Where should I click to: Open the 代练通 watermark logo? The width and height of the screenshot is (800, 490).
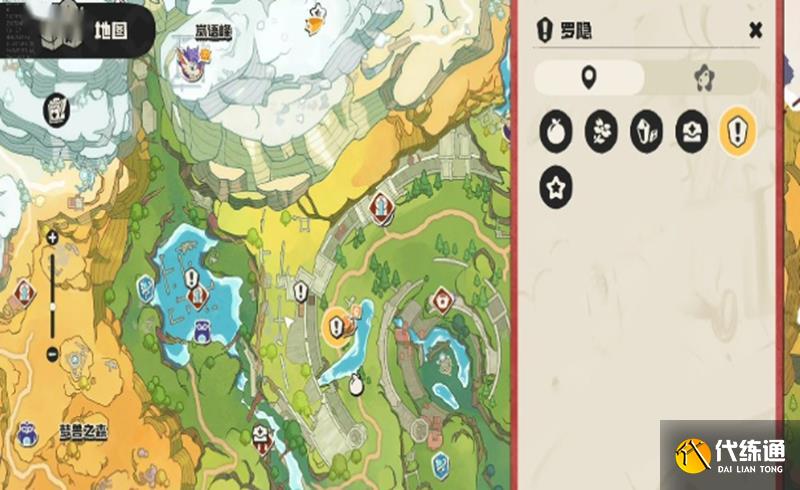click(x=729, y=455)
